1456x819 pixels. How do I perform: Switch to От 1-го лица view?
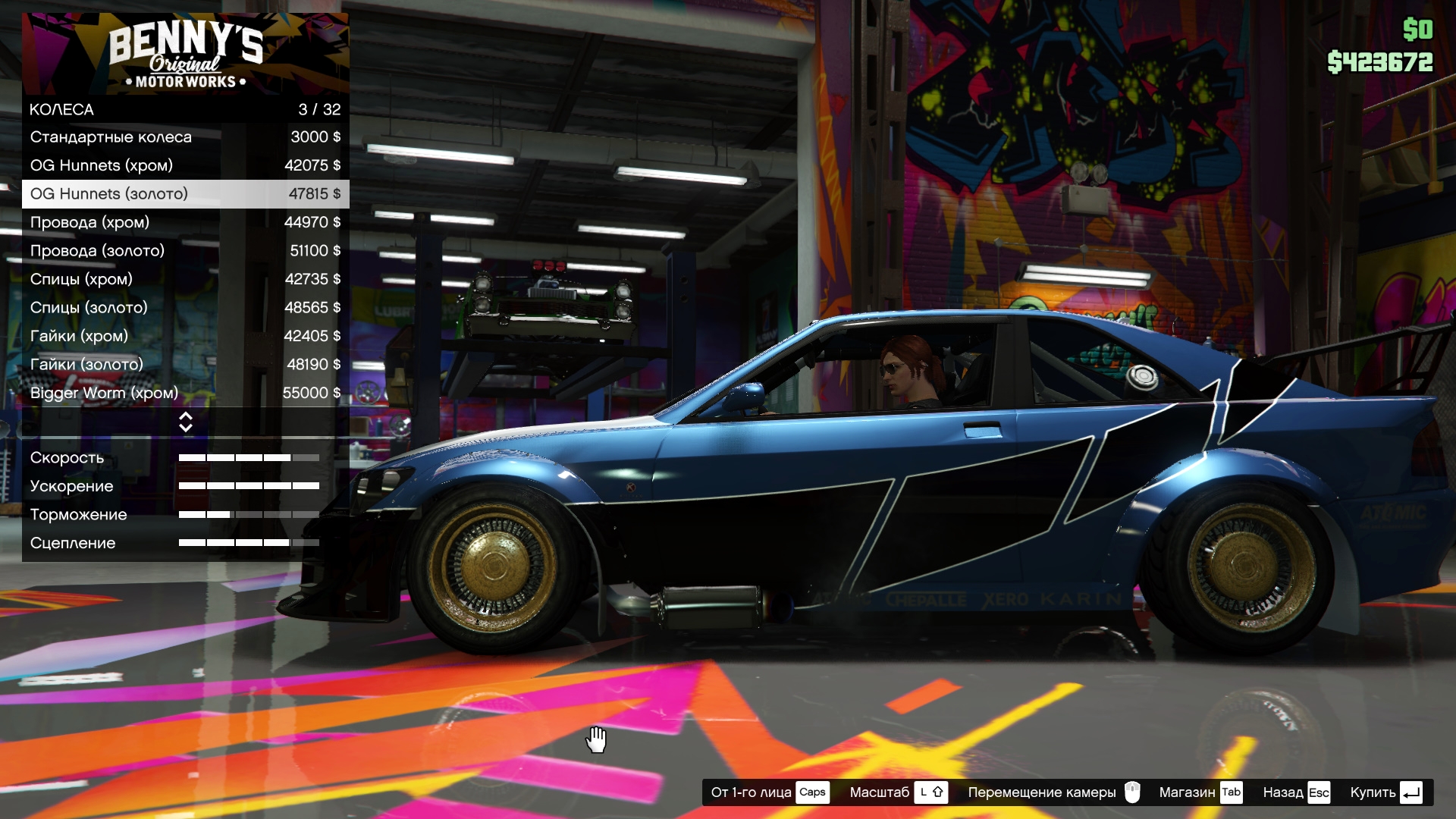769,792
